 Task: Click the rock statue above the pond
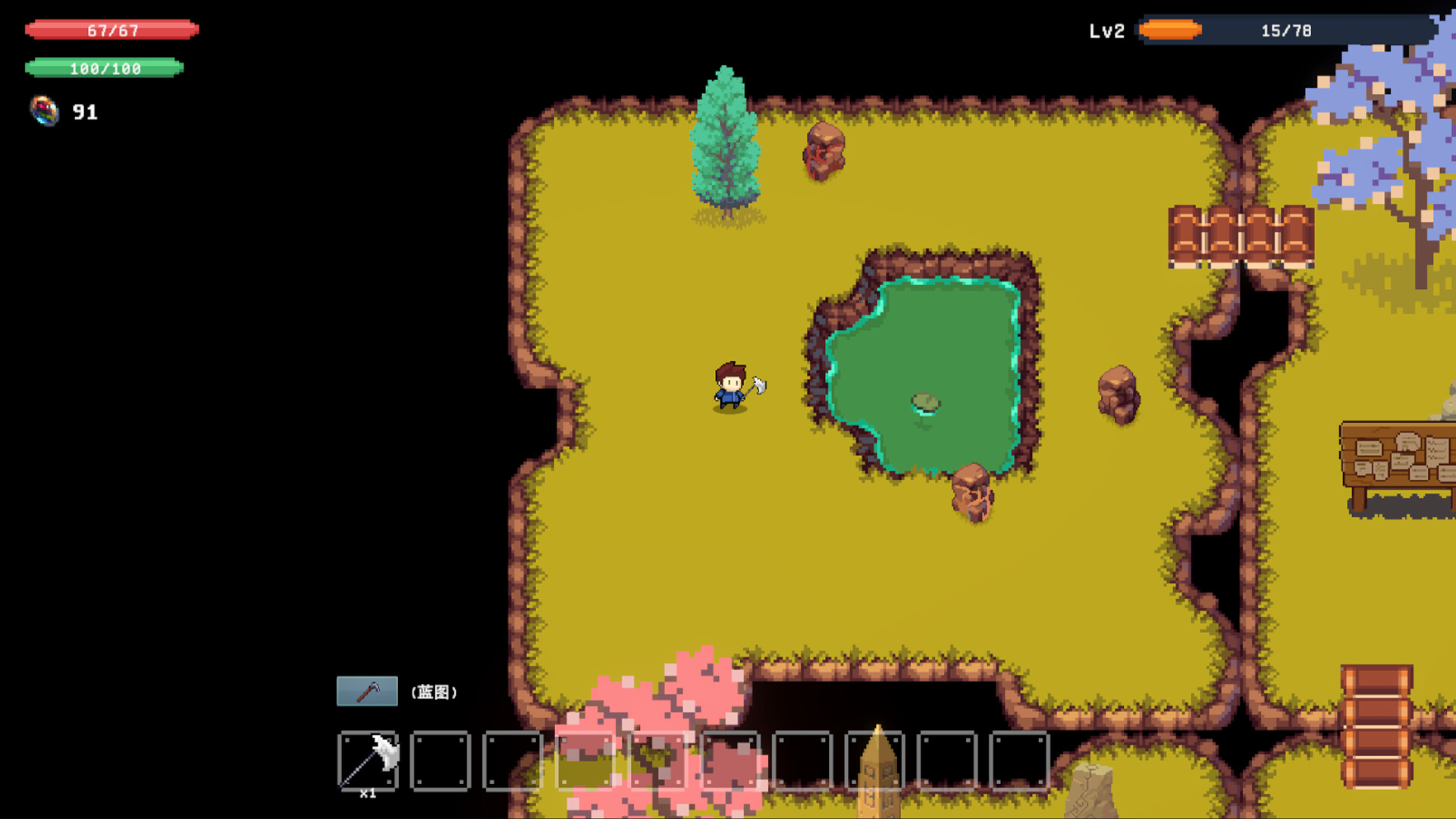(824, 152)
